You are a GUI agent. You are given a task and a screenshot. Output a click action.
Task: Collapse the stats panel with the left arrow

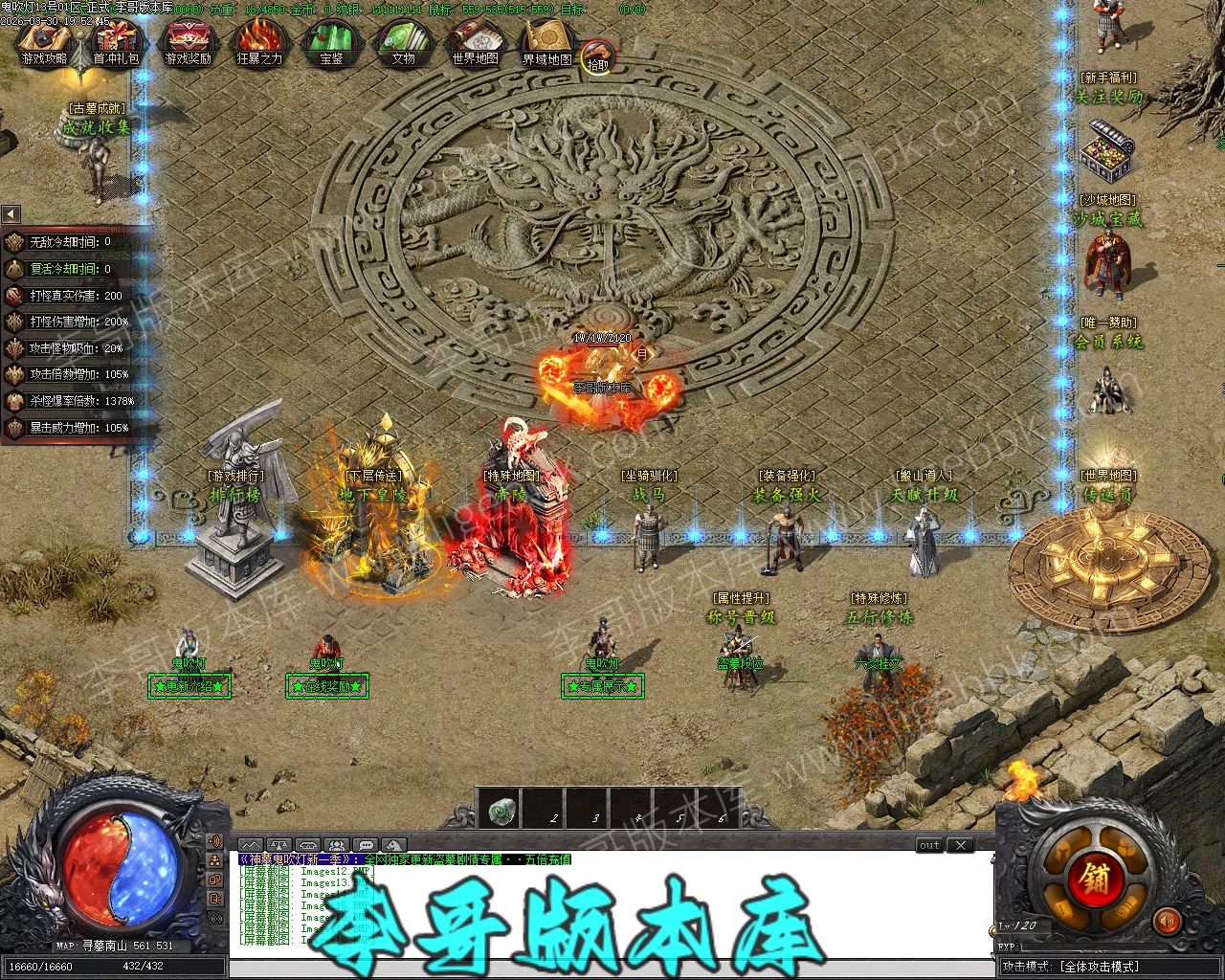[x=11, y=214]
